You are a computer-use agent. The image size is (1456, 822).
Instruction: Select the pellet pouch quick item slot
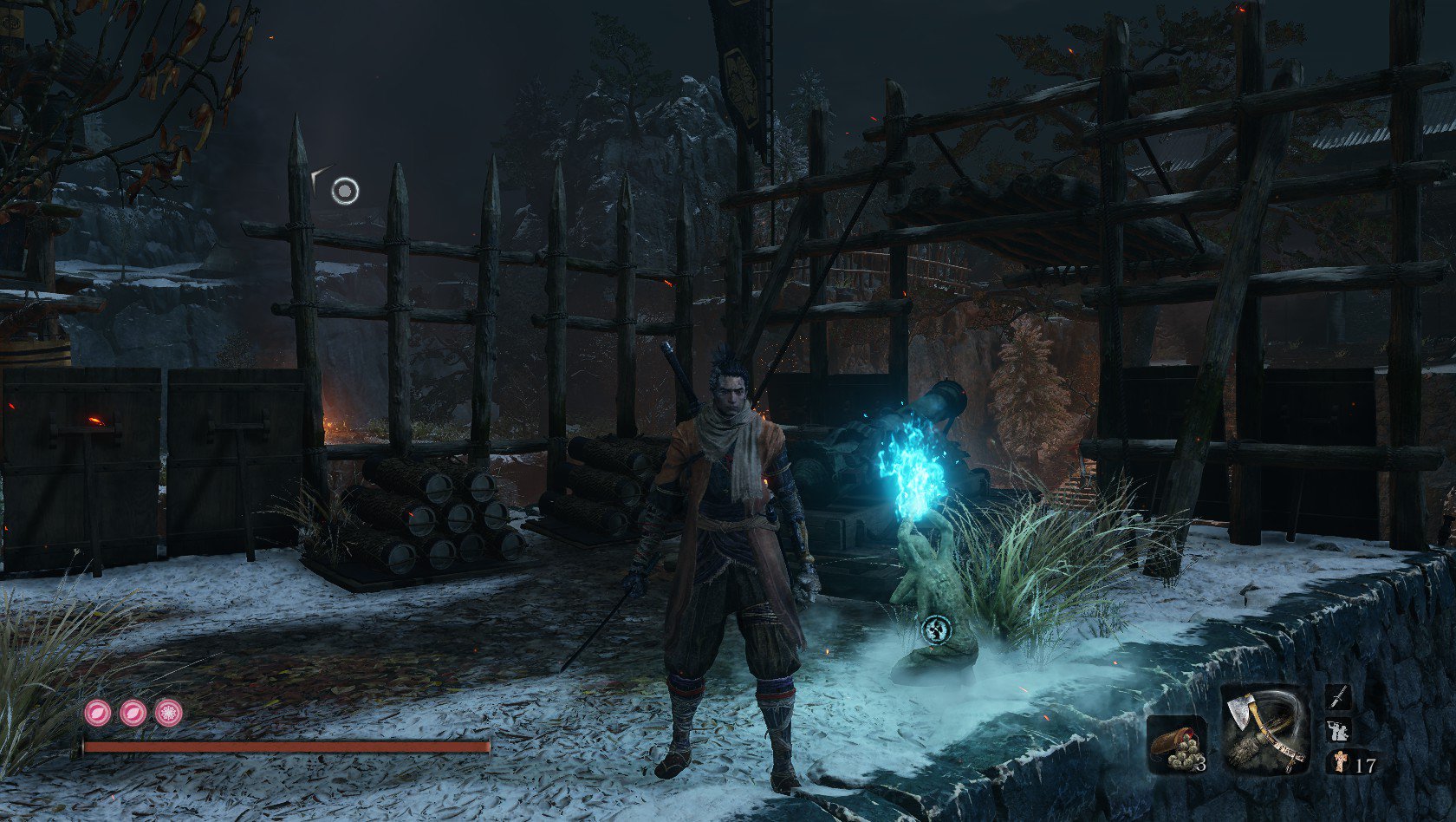click(x=1176, y=745)
